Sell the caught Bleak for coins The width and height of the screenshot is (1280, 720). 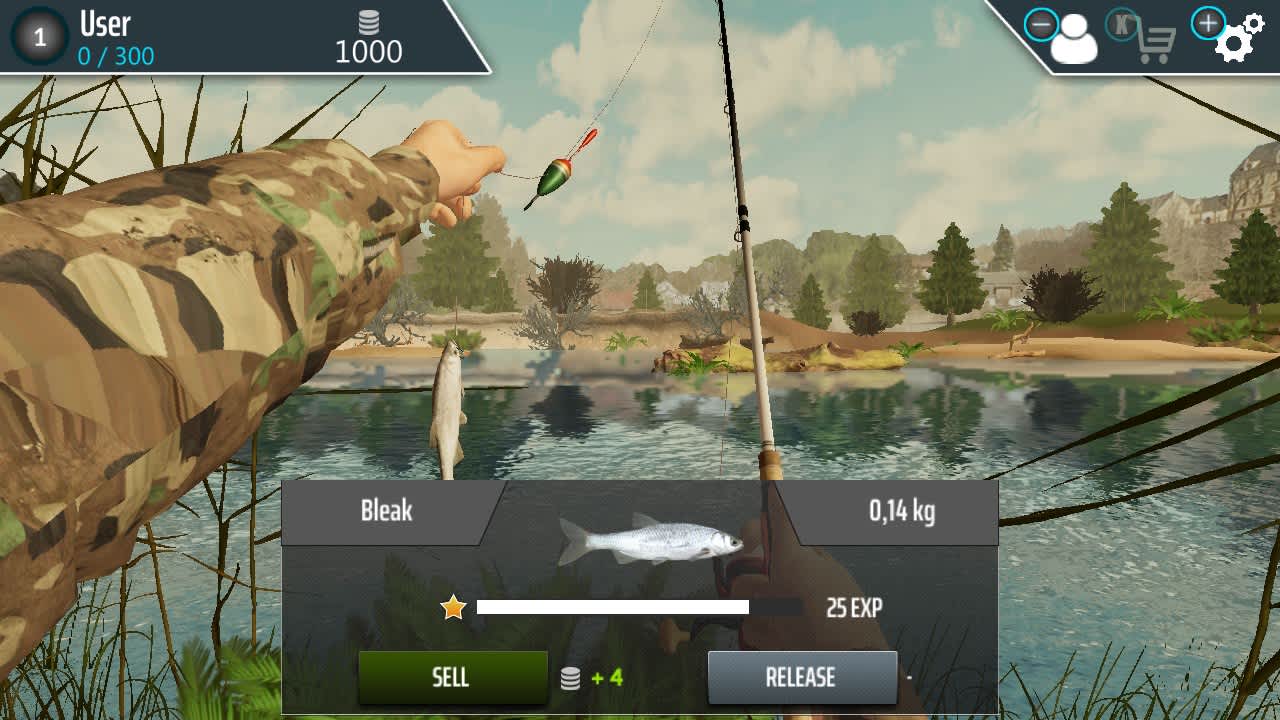pos(452,677)
